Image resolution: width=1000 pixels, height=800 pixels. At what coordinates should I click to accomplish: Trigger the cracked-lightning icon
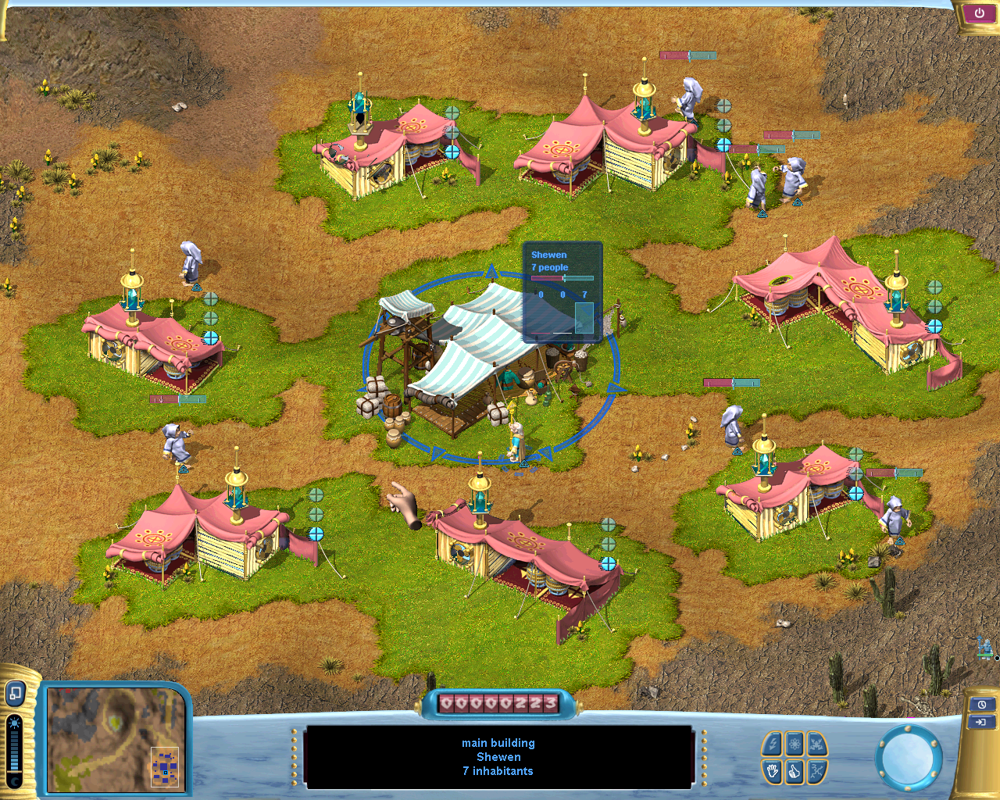click(x=817, y=770)
